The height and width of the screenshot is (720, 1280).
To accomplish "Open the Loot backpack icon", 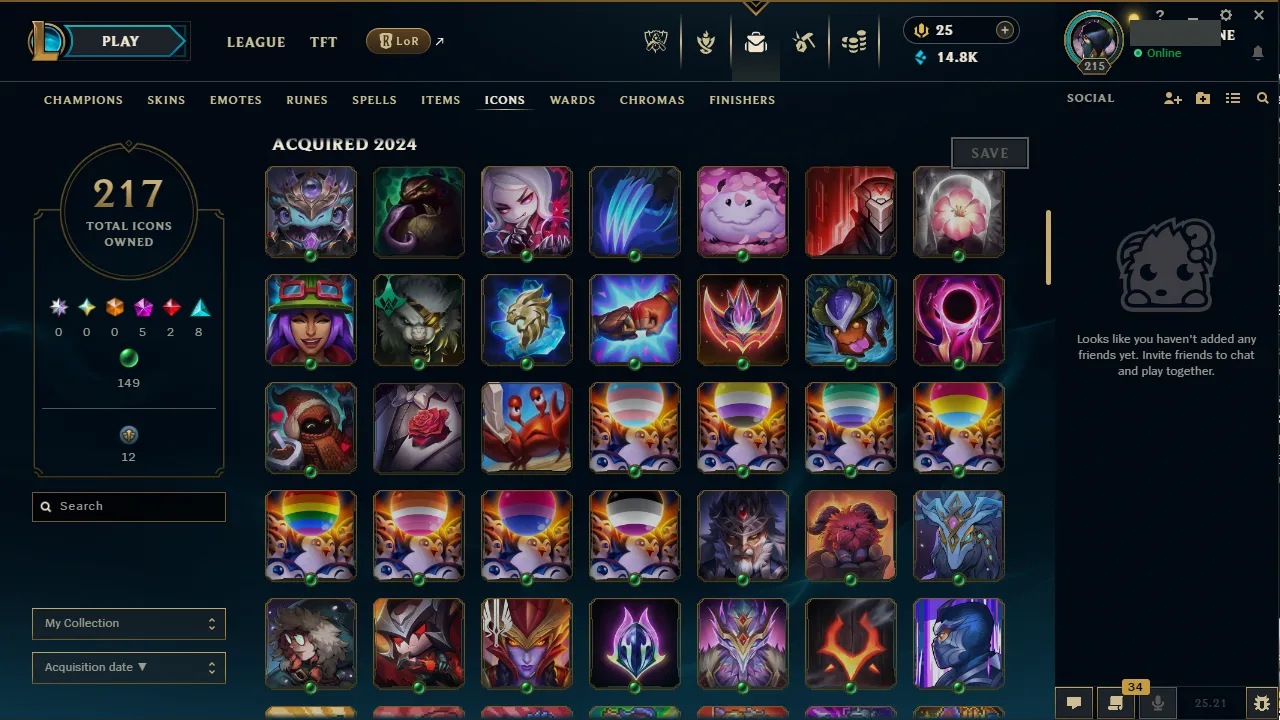I will 755,42.
